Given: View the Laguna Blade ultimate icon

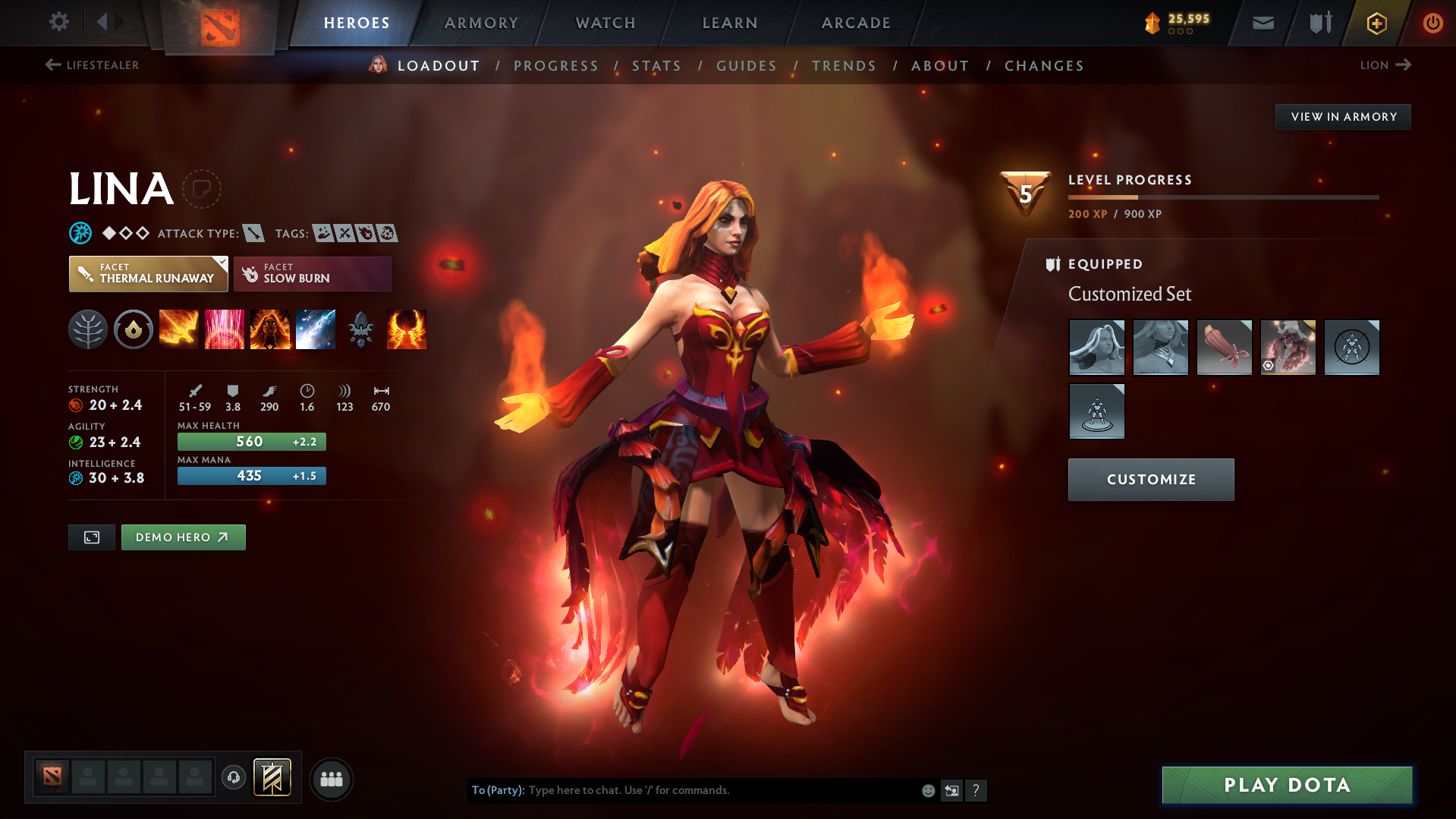Looking at the screenshot, I should coord(316,329).
